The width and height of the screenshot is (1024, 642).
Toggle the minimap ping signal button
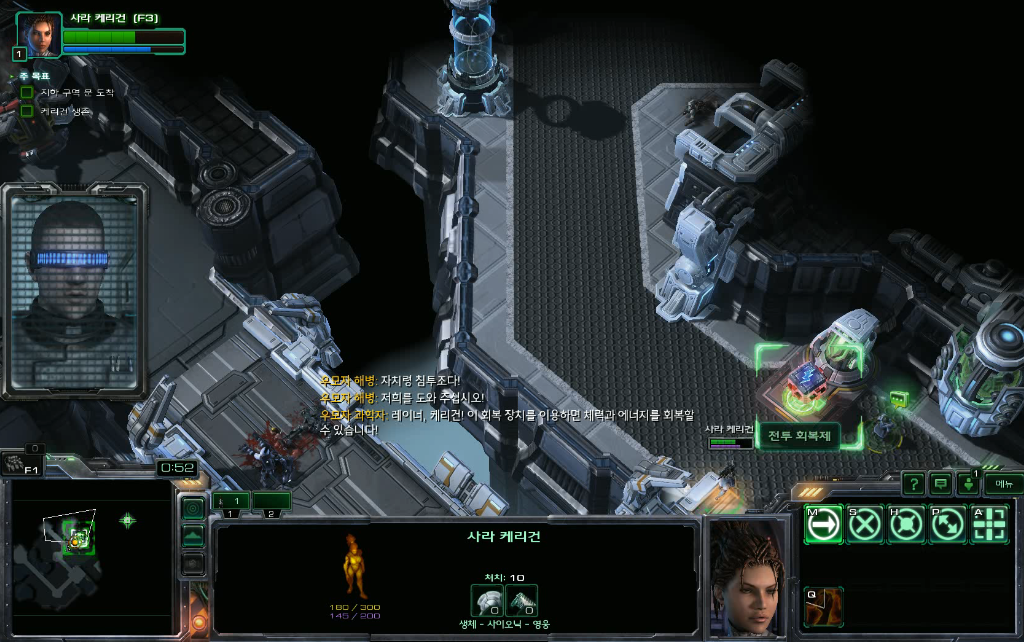192,508
